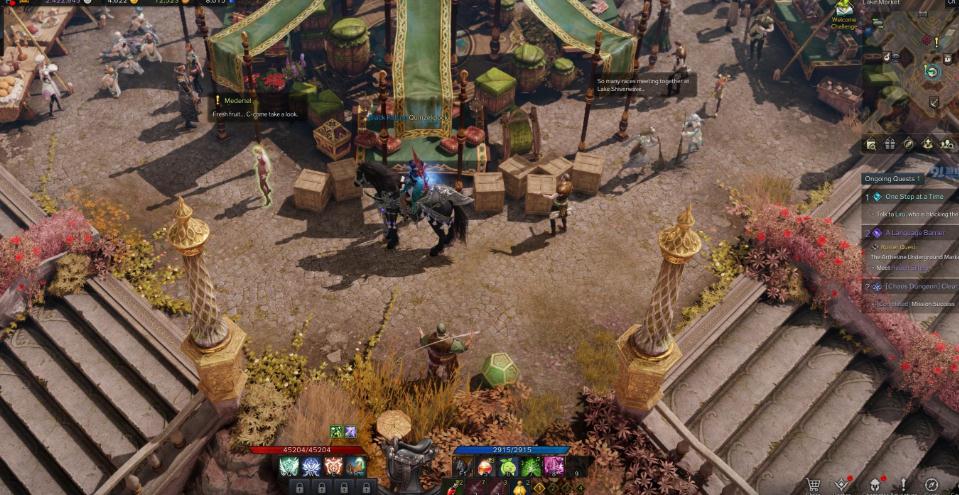Activate the green leaf item slot

point(530,467)
